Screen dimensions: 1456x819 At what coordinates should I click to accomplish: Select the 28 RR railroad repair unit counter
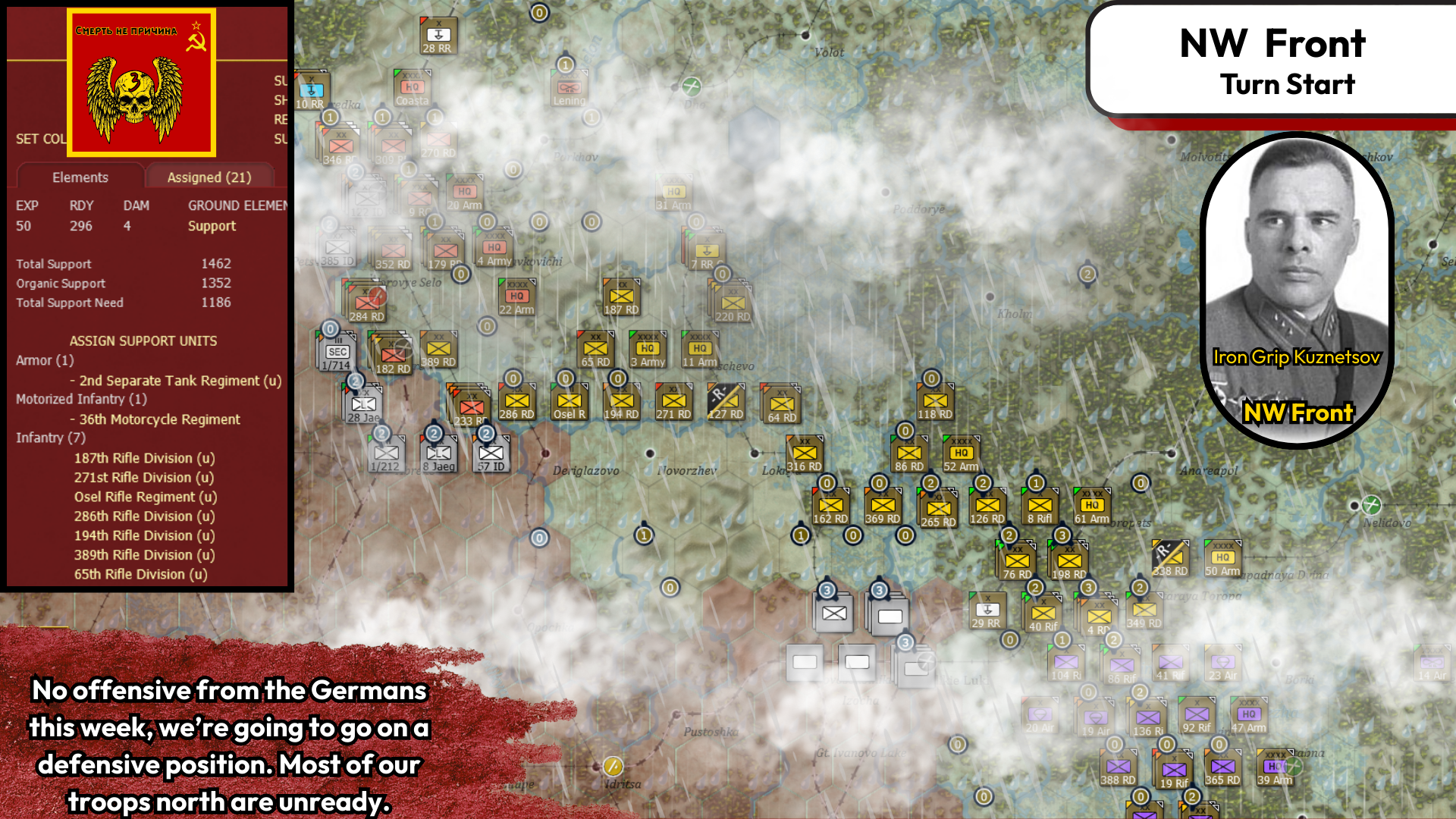pyautogui.click(x=439, y=33)
